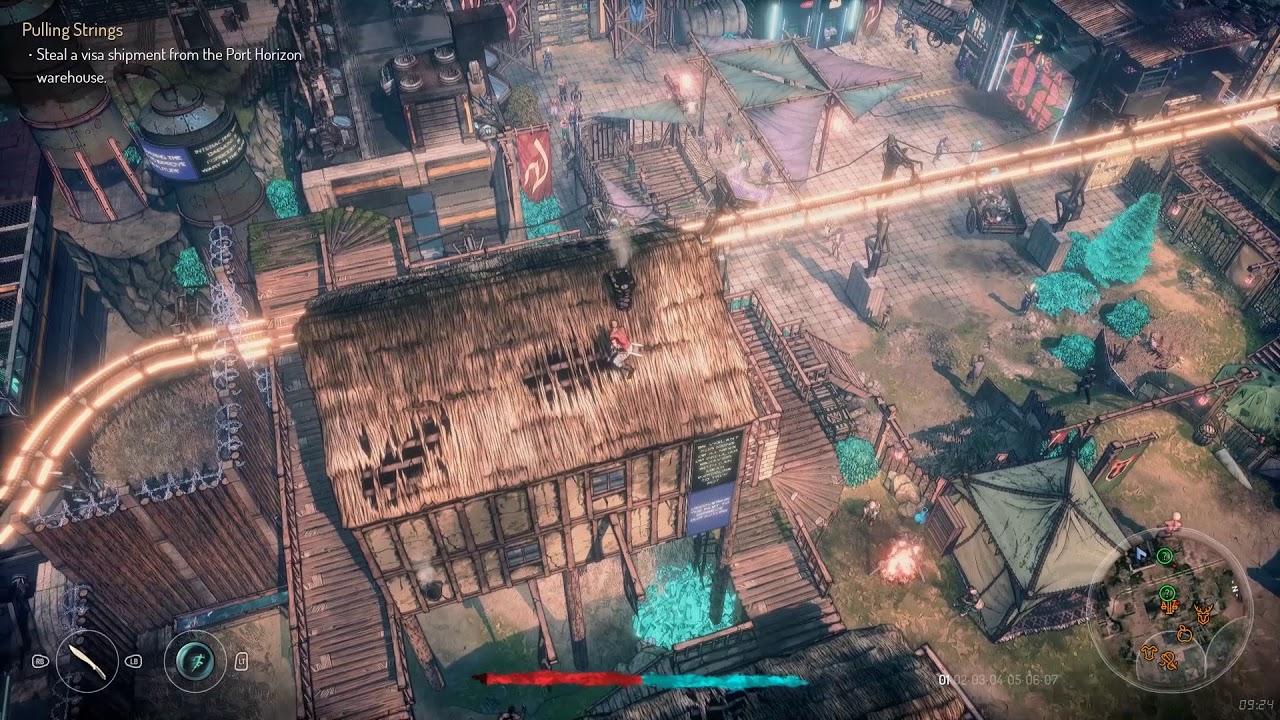Click the deer hunting marker on the minimap
Image resolution: width=1280 pixels, height=720 pixels.
click(1203, 614)
